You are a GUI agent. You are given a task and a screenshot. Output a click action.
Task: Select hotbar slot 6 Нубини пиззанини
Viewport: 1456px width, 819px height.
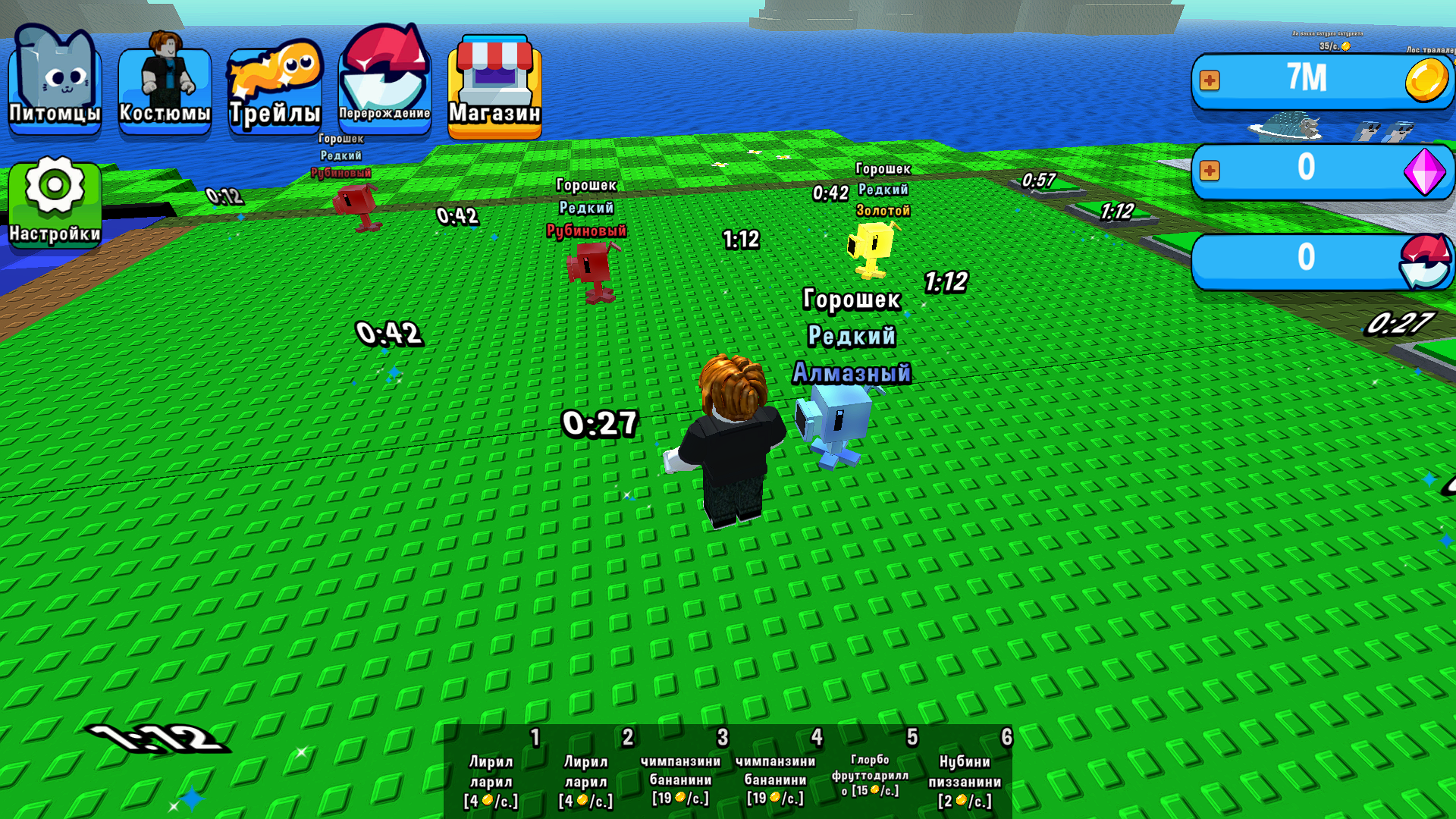pyautogui.click(x=965, y=773)
